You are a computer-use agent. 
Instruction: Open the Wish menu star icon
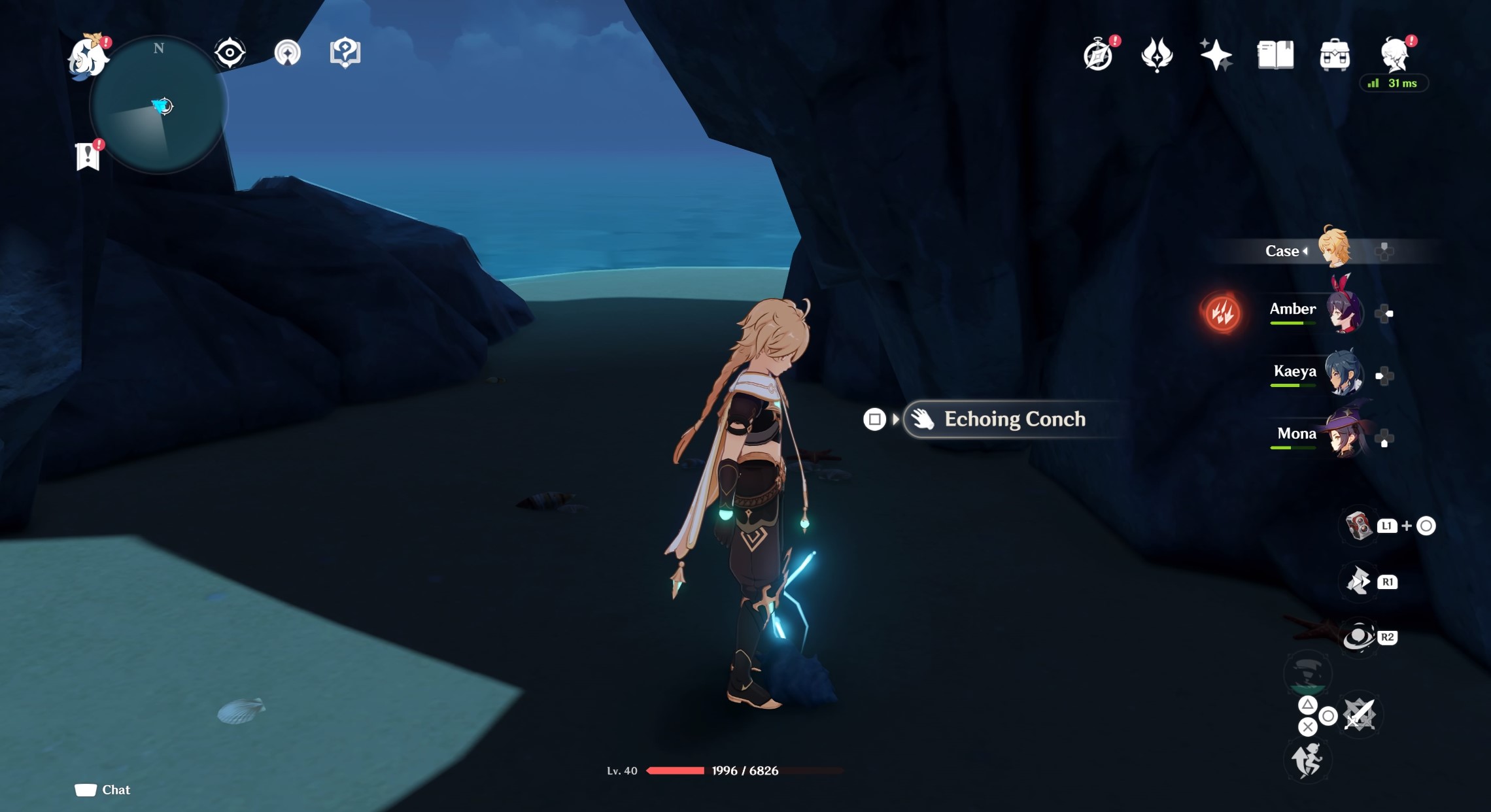(x=1216, y=56)
